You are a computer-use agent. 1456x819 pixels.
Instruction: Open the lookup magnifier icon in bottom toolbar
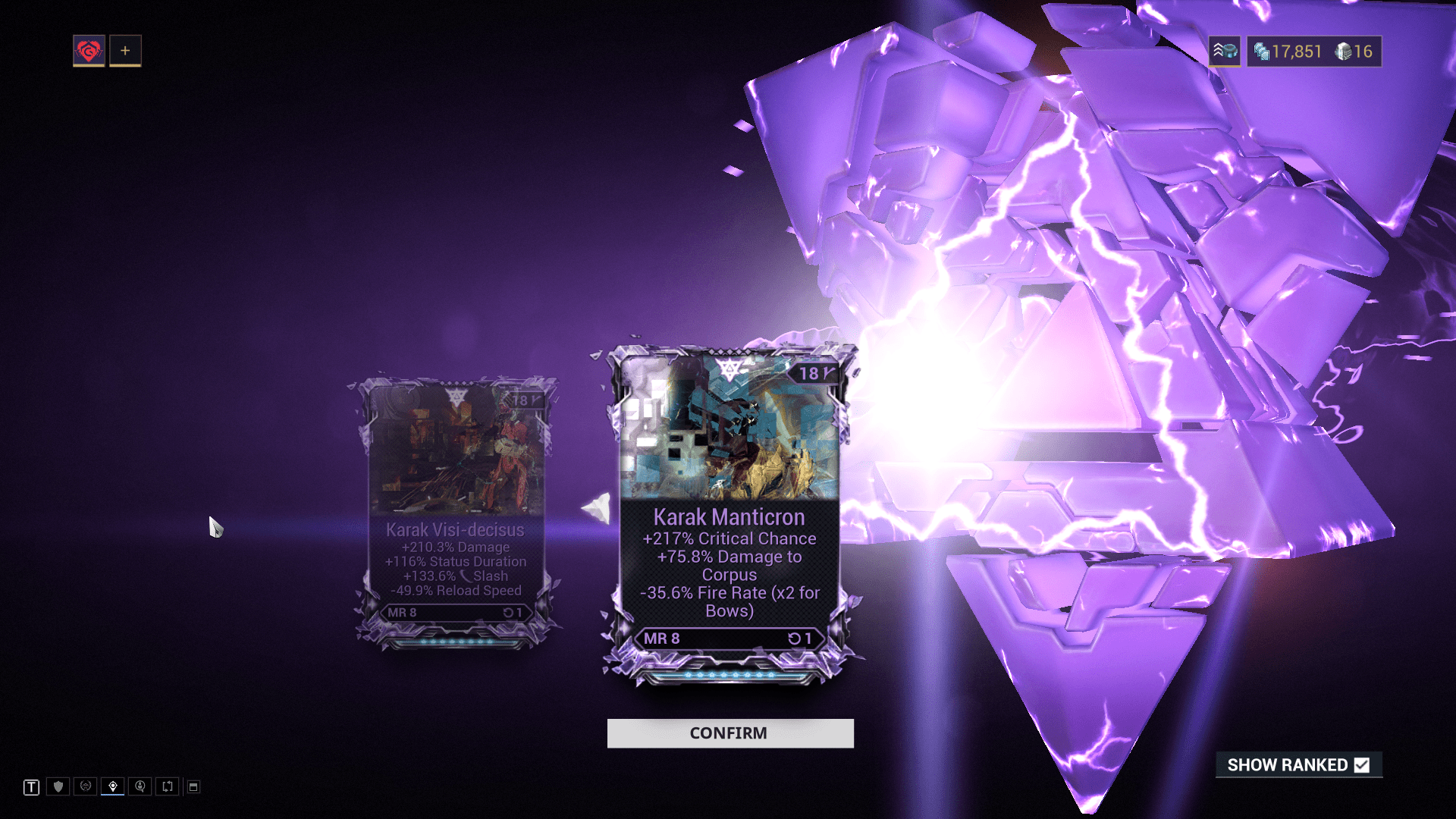click(140, 786)
